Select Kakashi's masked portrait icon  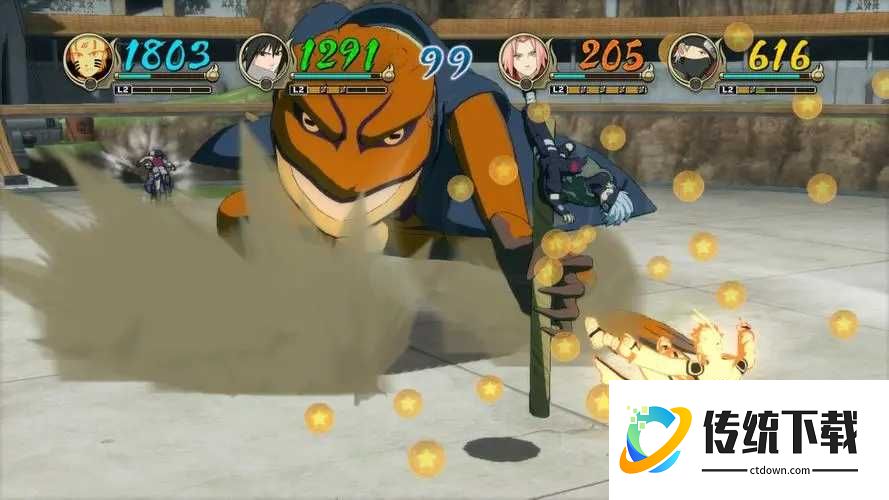point(694,60)
